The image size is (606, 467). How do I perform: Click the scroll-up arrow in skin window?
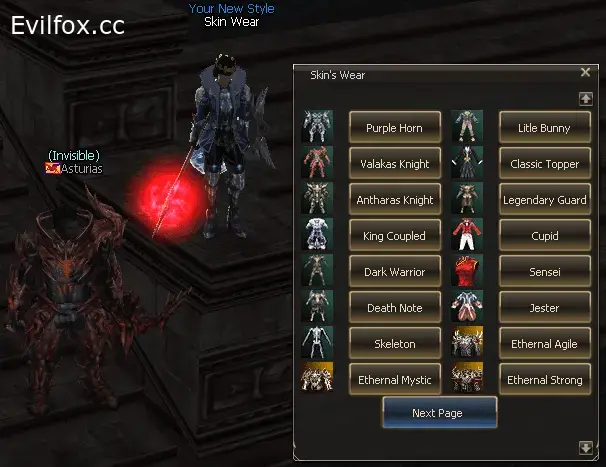click(x=586, y=98)
